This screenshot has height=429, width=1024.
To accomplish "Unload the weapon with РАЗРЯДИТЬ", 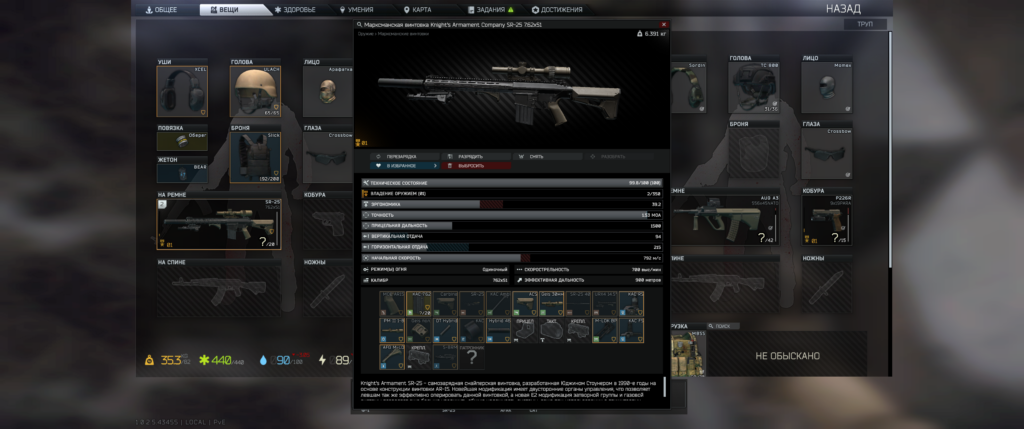I will click(x=472, y=156).
